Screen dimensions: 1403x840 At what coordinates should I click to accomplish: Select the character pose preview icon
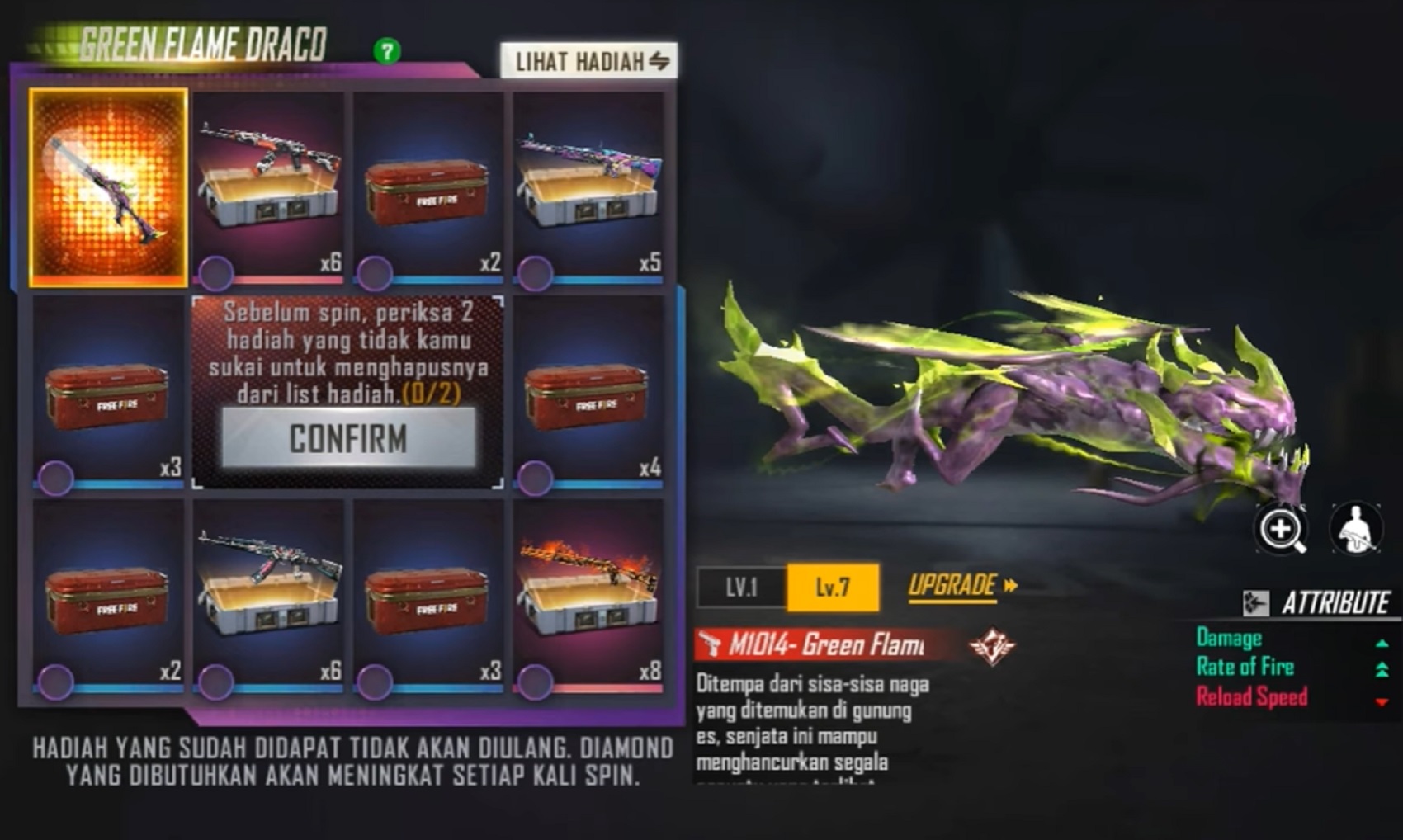tap(1357, 529)
